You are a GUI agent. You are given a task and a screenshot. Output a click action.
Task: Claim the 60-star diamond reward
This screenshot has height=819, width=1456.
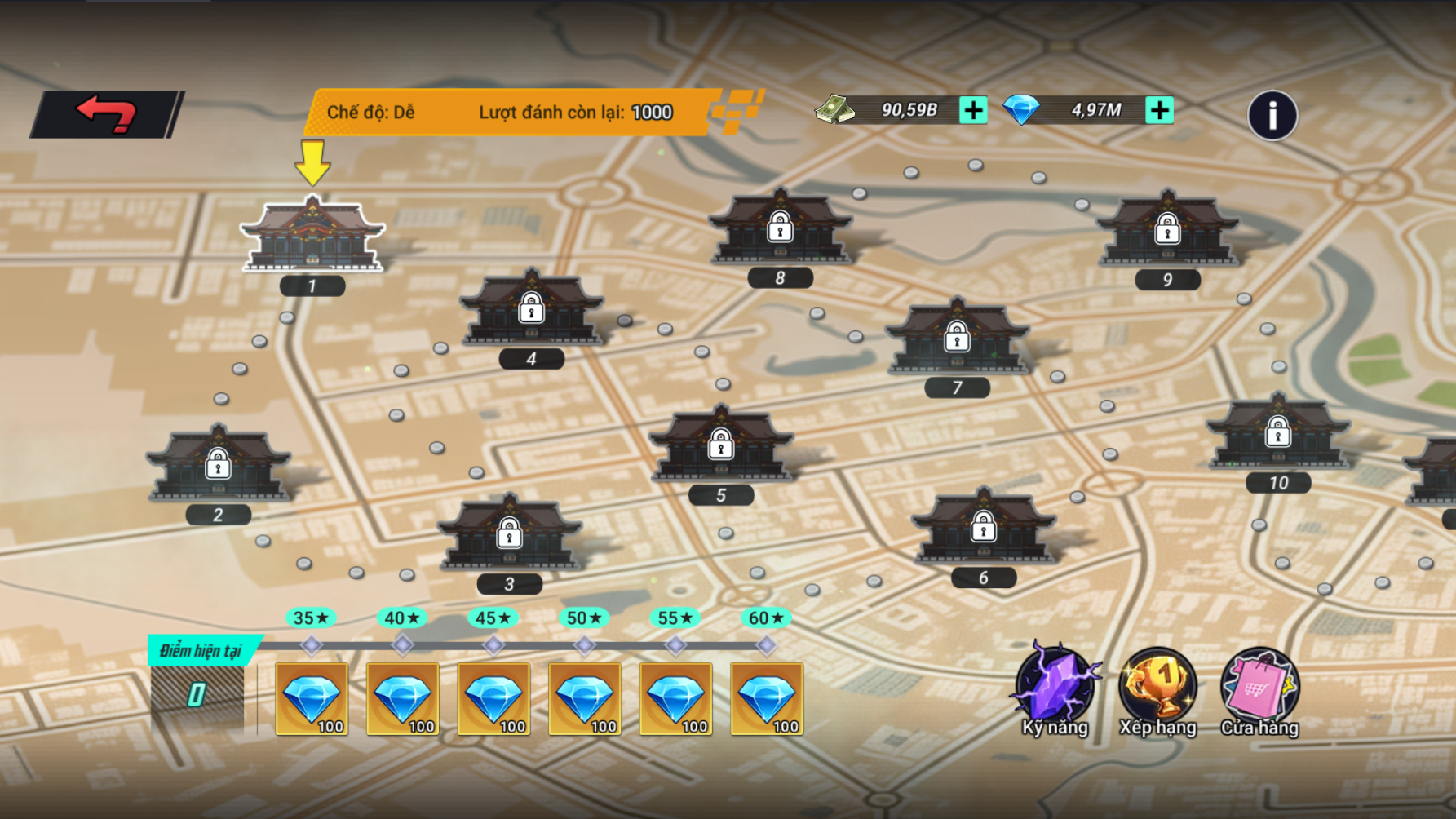pyautogui.click(x=767, y=699)
